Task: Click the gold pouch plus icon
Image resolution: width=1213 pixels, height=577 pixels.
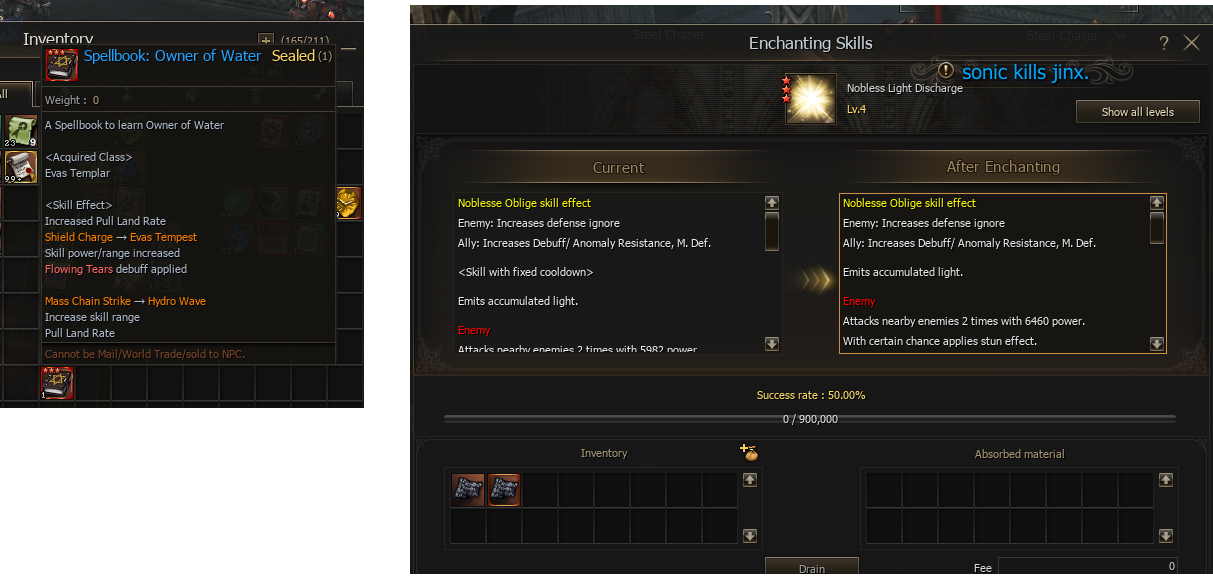Action: pyautogui.click(x=749, y=453)
